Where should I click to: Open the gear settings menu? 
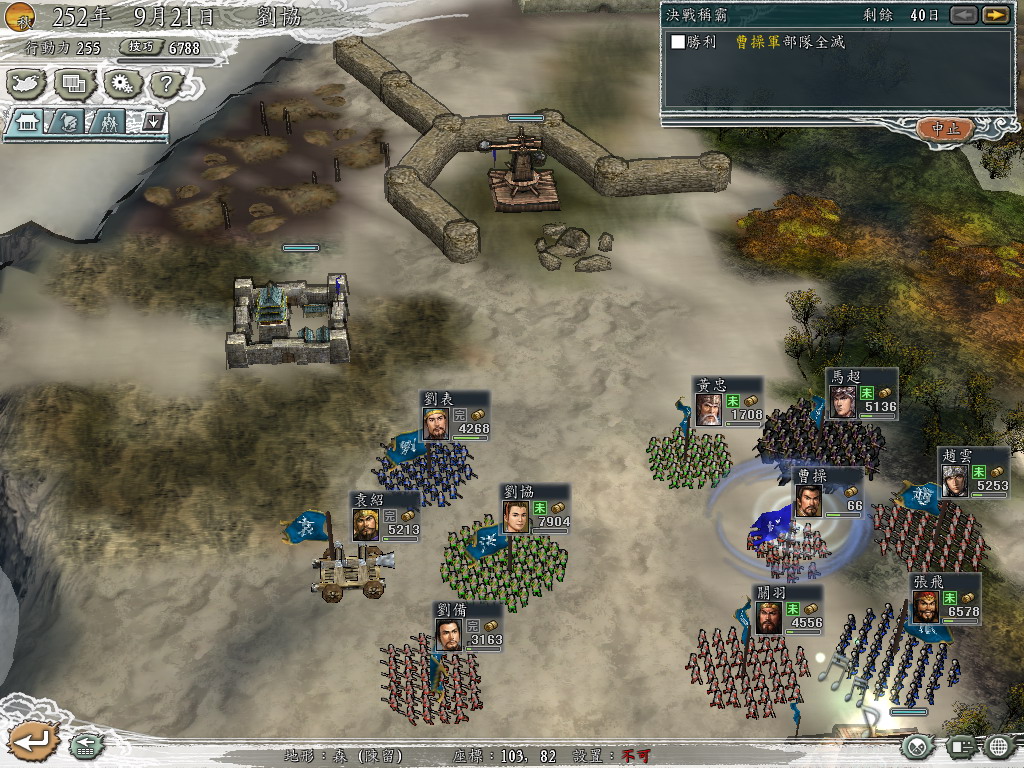(124, 84)
